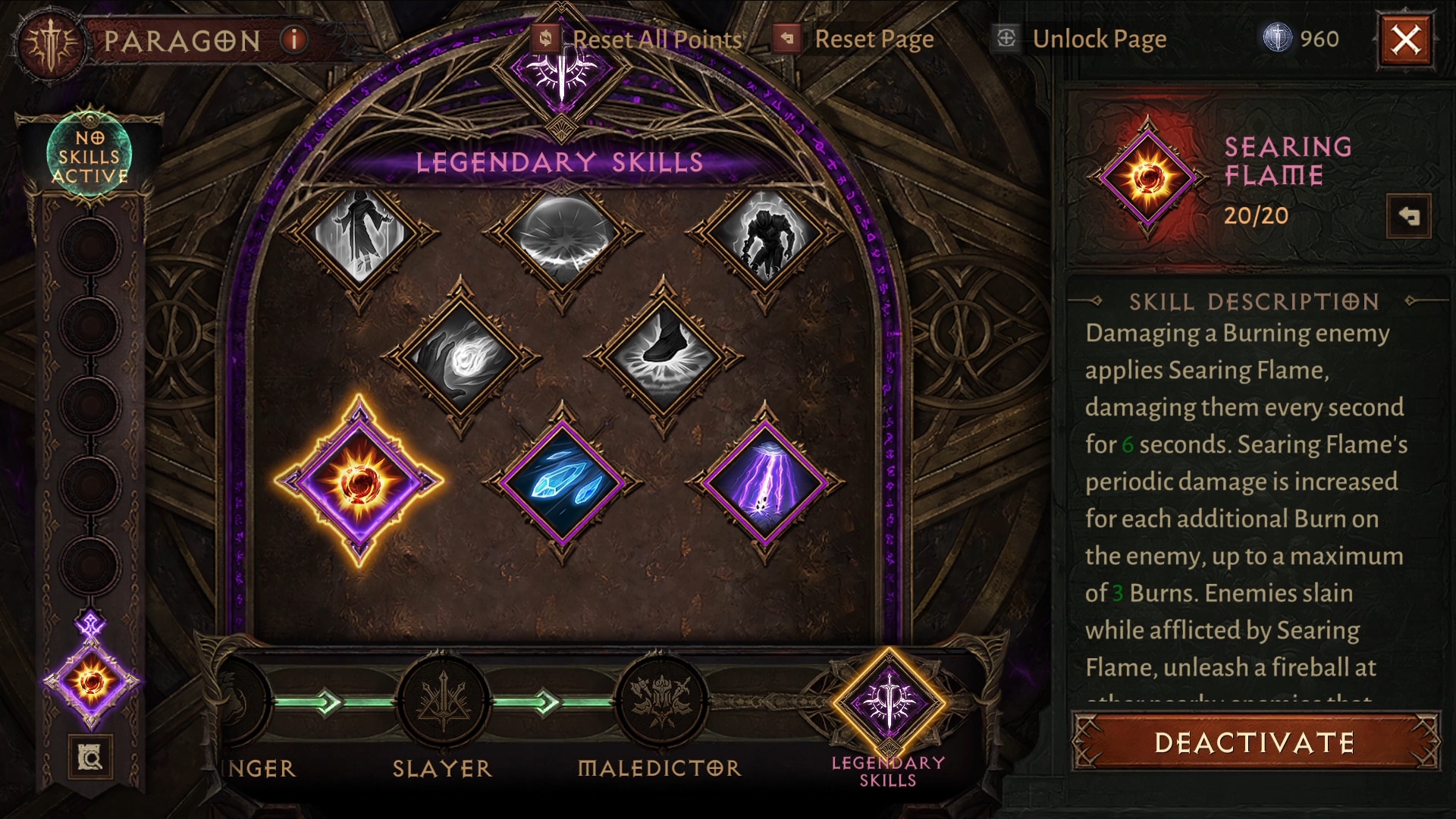Select the Searing Flame legendary skill
The width and height of the screenshot is (1456, 819).
[x=359, y=482]
